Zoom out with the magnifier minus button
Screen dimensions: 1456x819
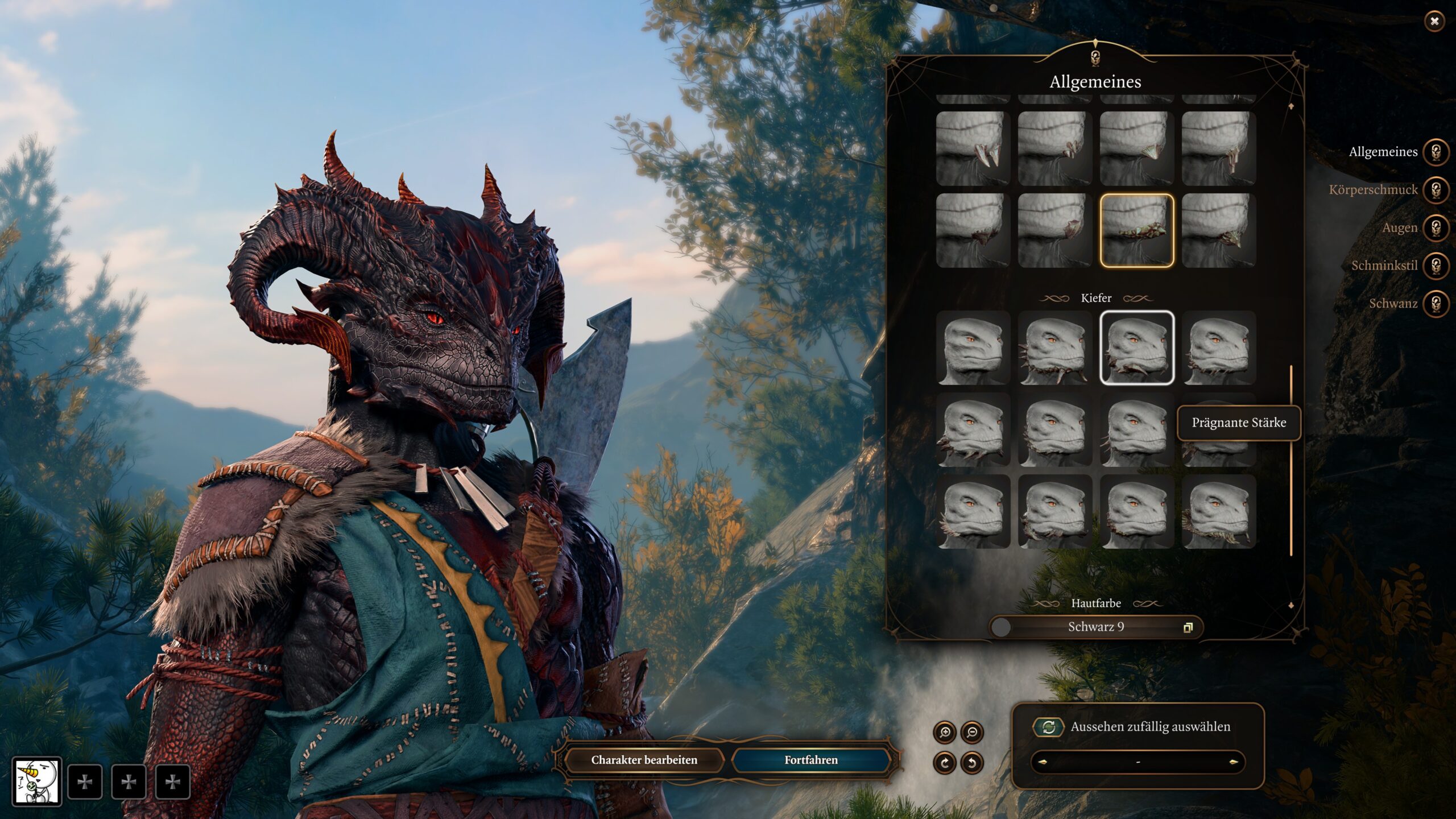coord(972,733)
